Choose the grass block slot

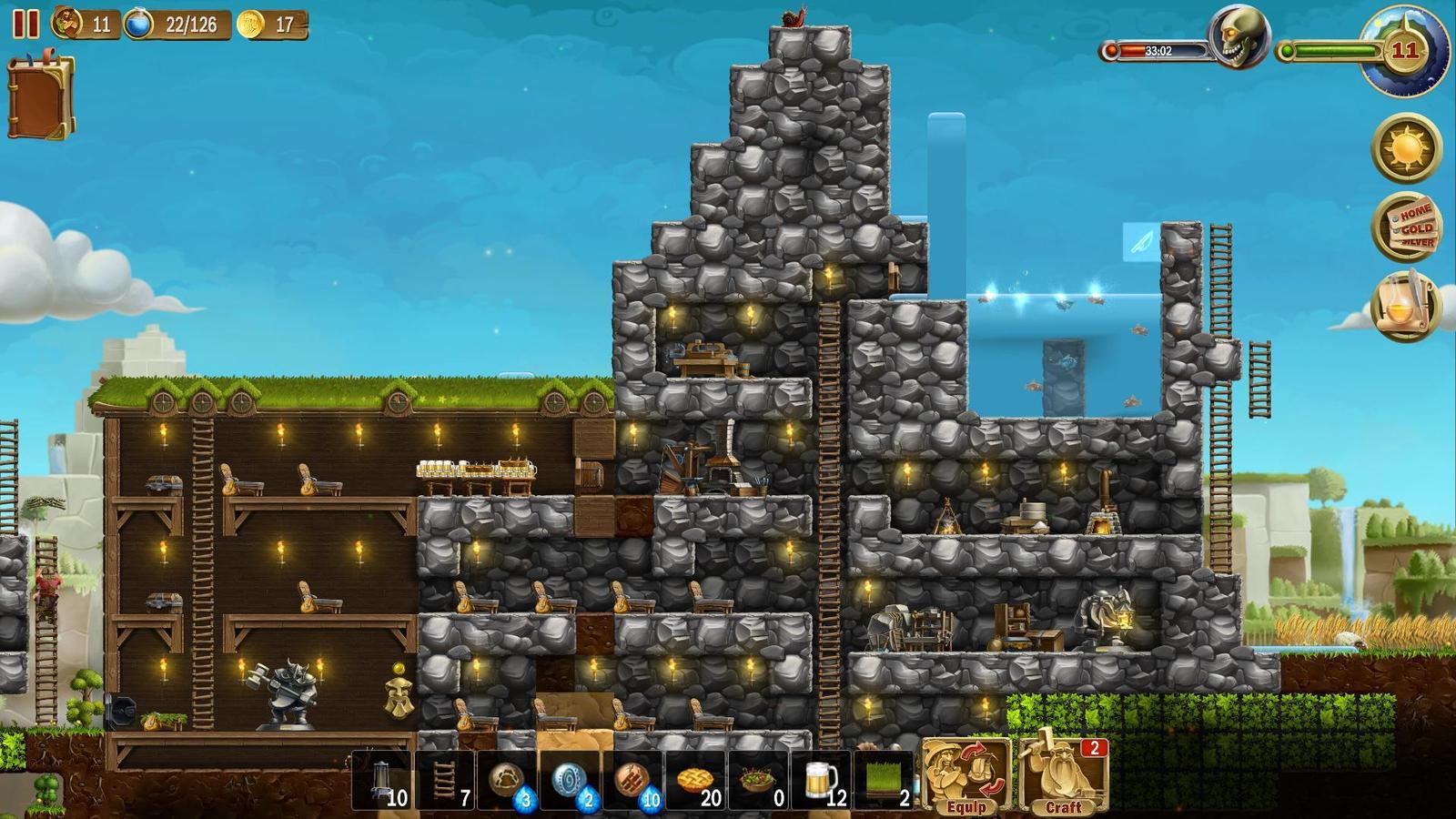click(882, 780)
